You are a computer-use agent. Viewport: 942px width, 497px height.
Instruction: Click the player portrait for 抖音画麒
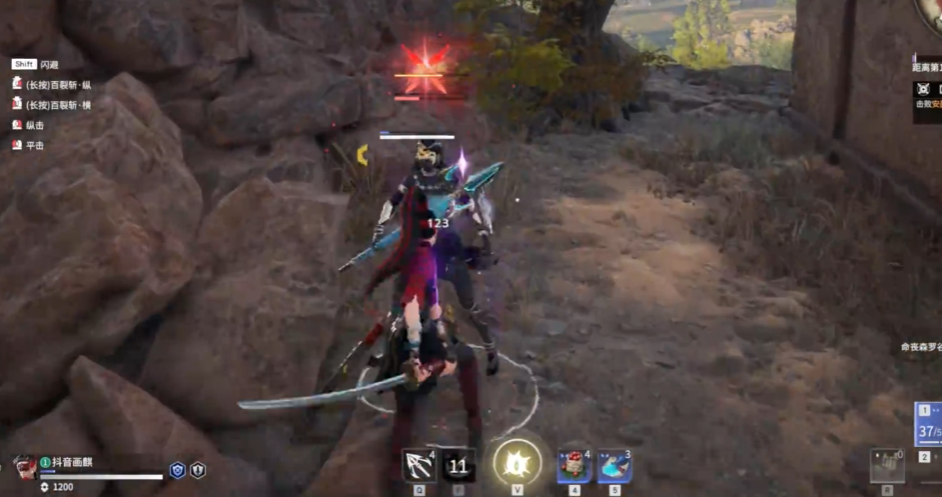25,466
